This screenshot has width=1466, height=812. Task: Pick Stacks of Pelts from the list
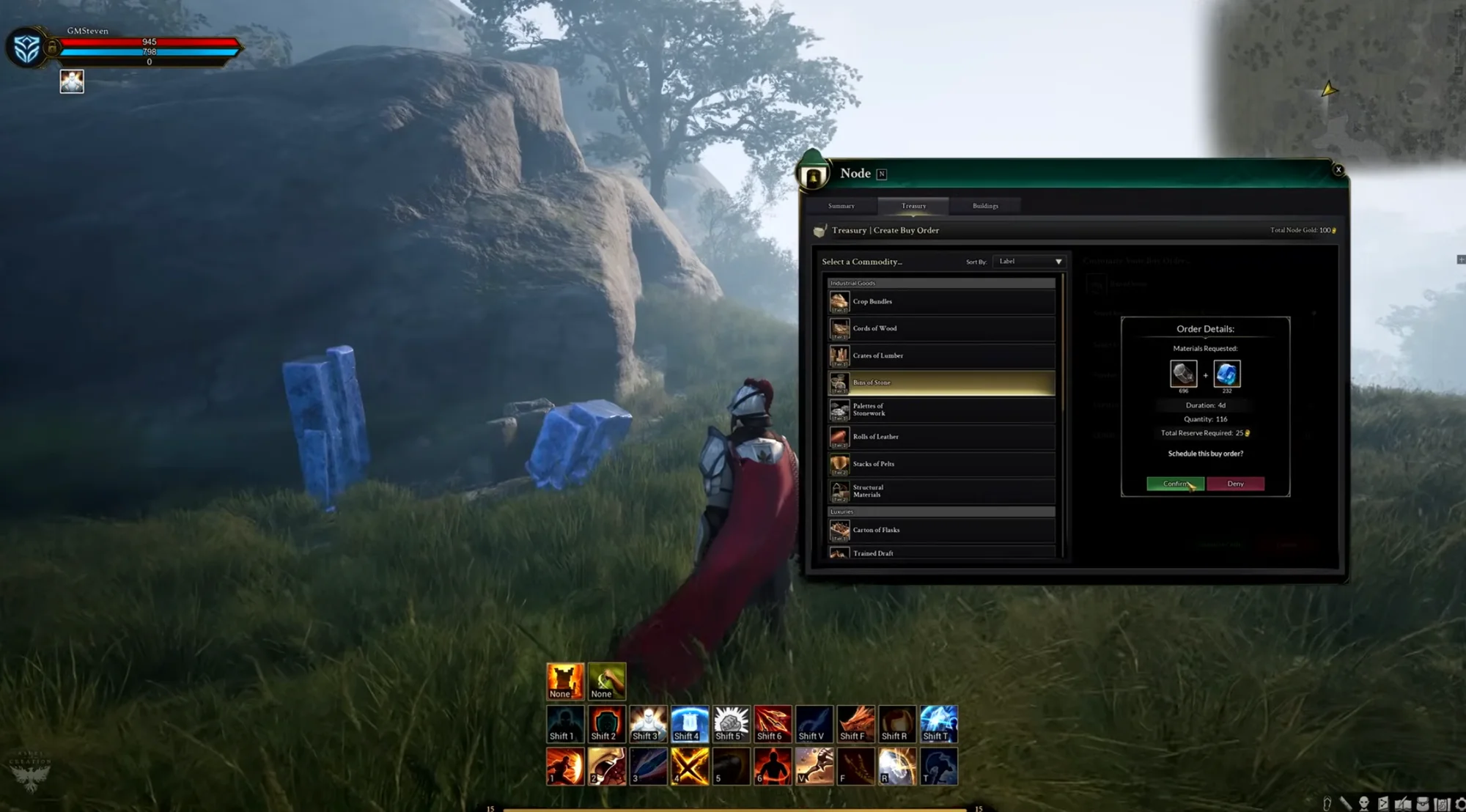(941, 464)
